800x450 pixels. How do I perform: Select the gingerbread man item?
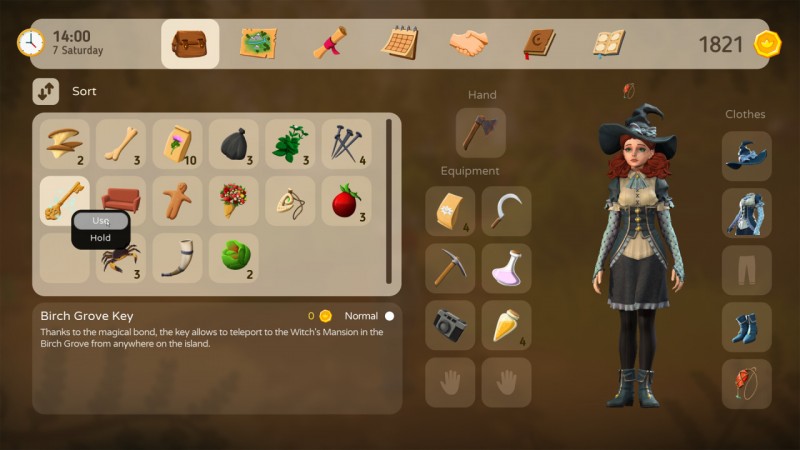177,201
